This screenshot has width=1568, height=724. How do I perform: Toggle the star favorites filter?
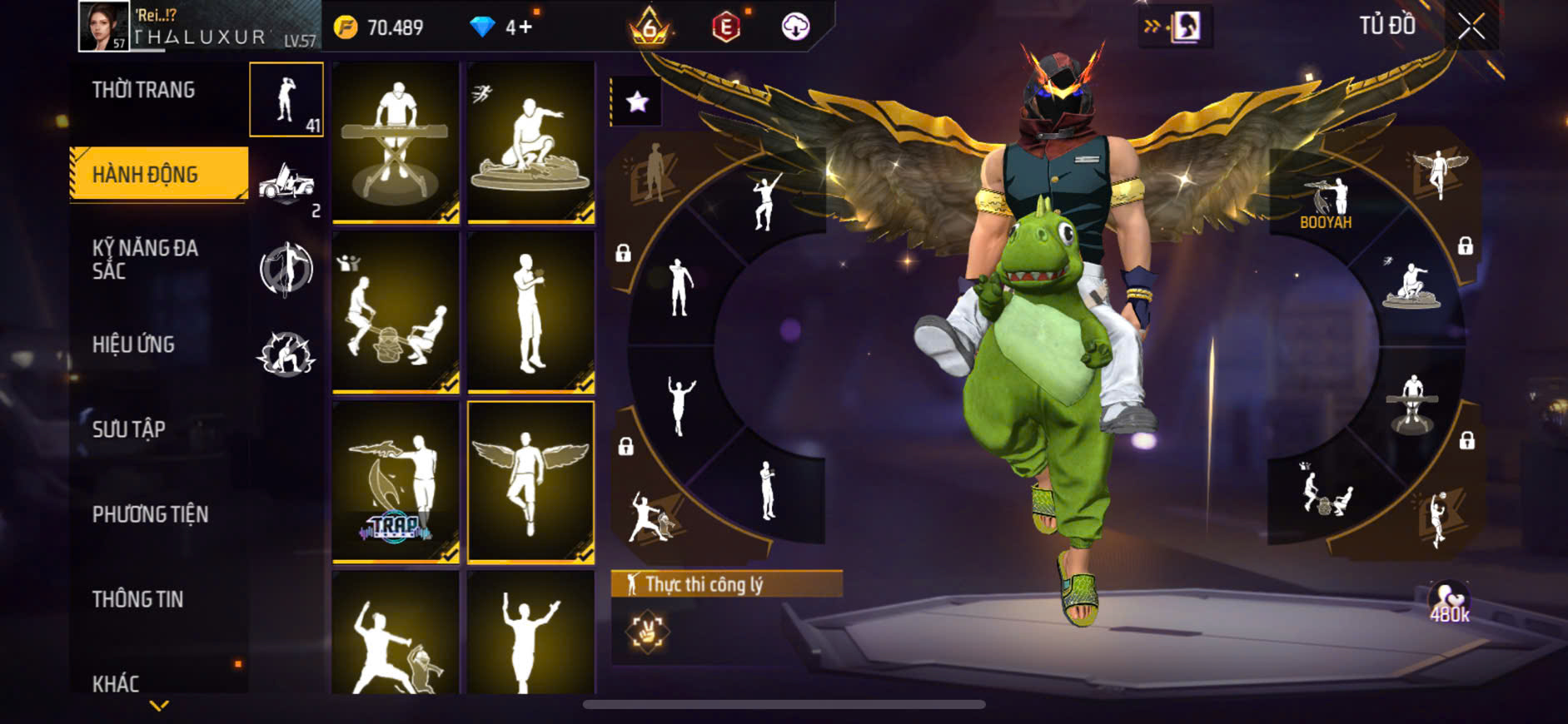[x=637, y=102]
